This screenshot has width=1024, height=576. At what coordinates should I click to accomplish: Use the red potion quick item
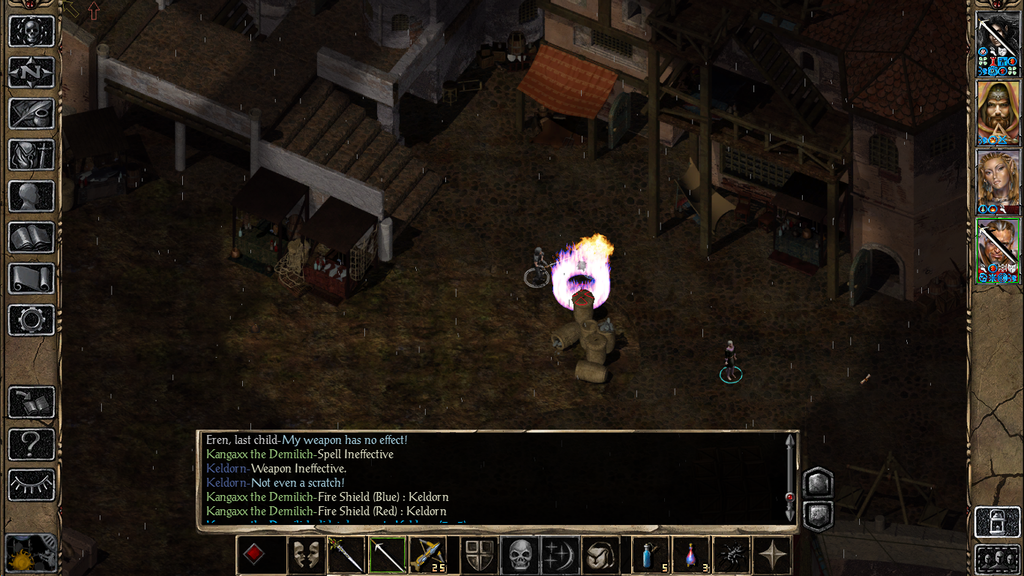pyautogui.click(x=691, y=555)
